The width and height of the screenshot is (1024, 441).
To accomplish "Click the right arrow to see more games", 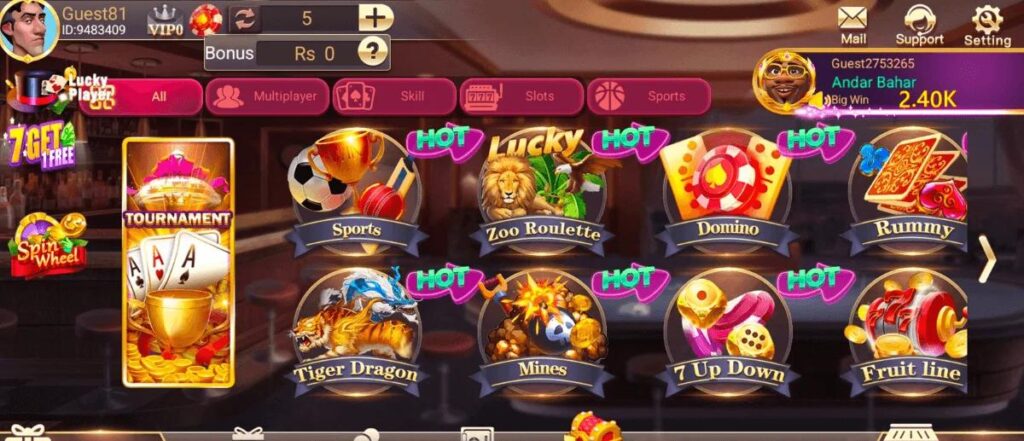I will click(x=987, y=260).
